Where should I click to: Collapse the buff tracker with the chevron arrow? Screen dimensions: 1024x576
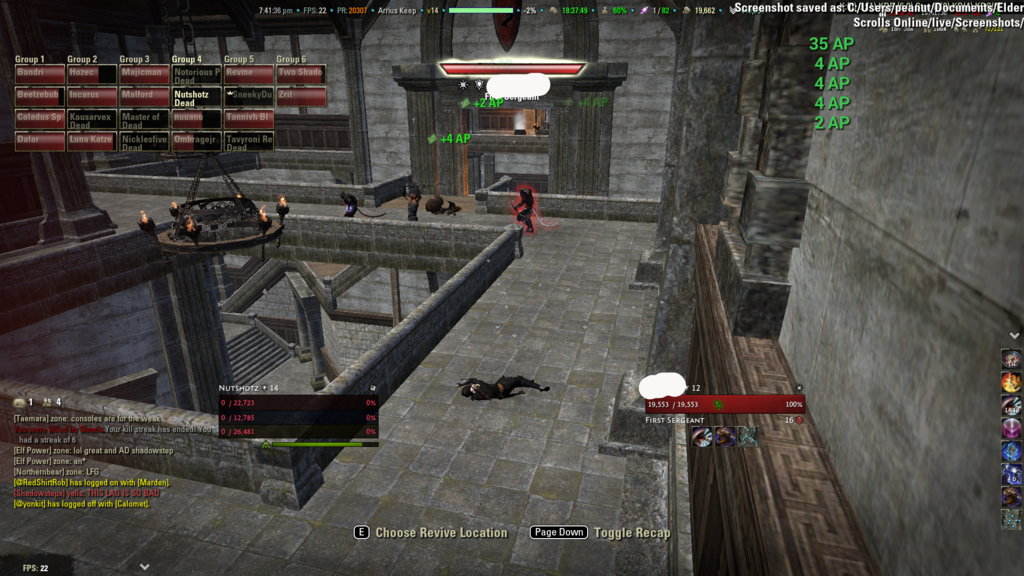click(x=1015, y=336)
